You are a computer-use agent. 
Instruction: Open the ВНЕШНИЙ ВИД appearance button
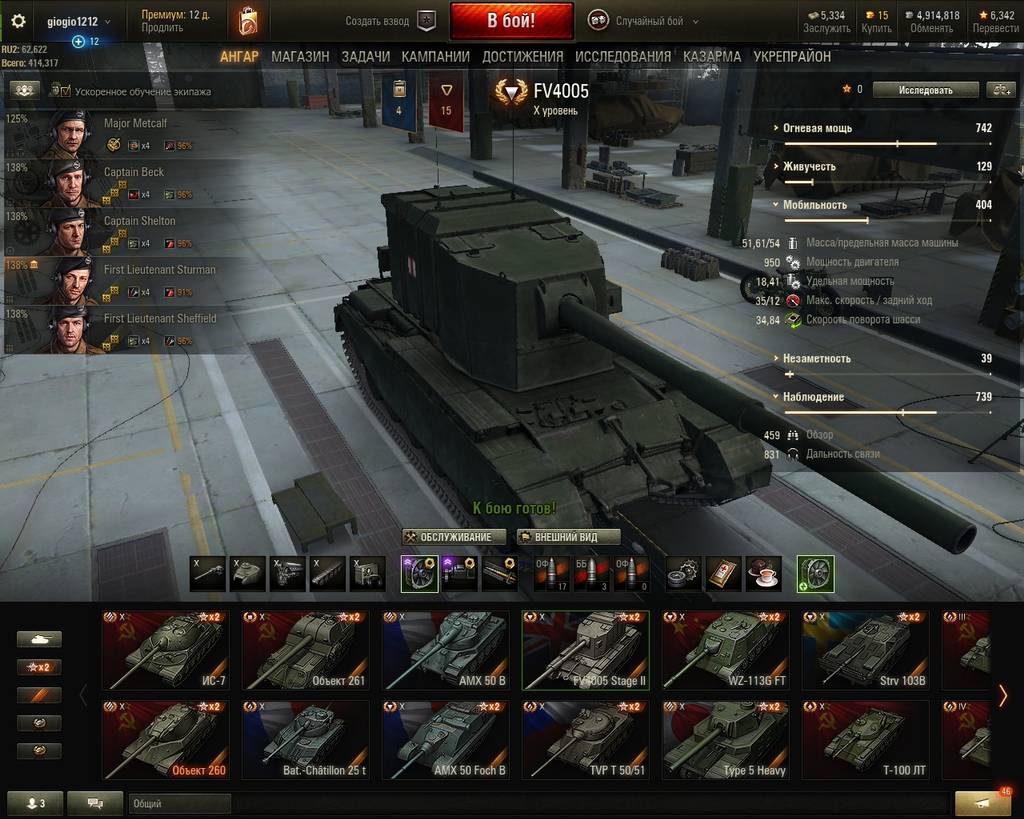[569, 537]
